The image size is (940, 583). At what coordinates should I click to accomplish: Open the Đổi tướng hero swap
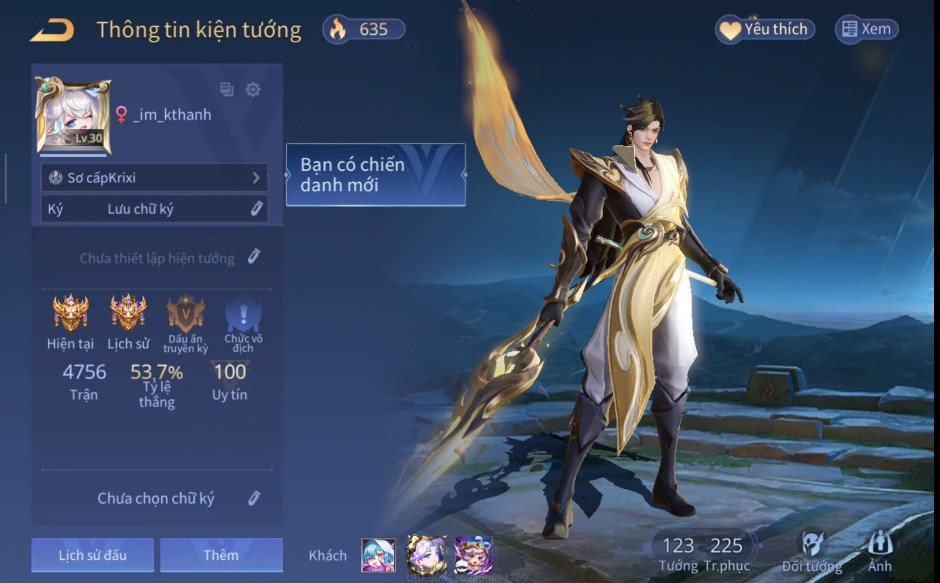(812, 551)
